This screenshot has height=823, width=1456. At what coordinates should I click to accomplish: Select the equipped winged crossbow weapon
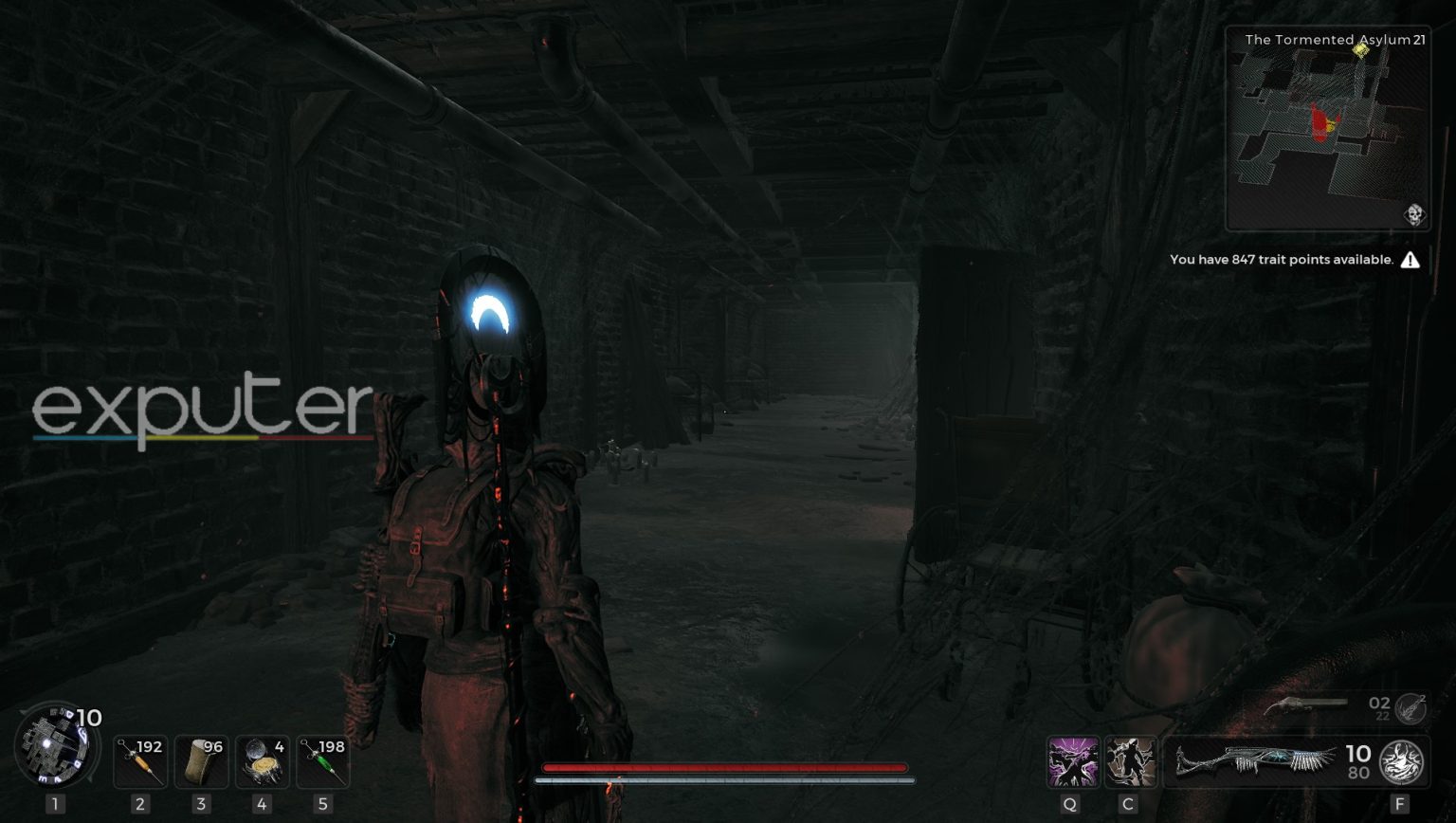tap(1256, 761)
